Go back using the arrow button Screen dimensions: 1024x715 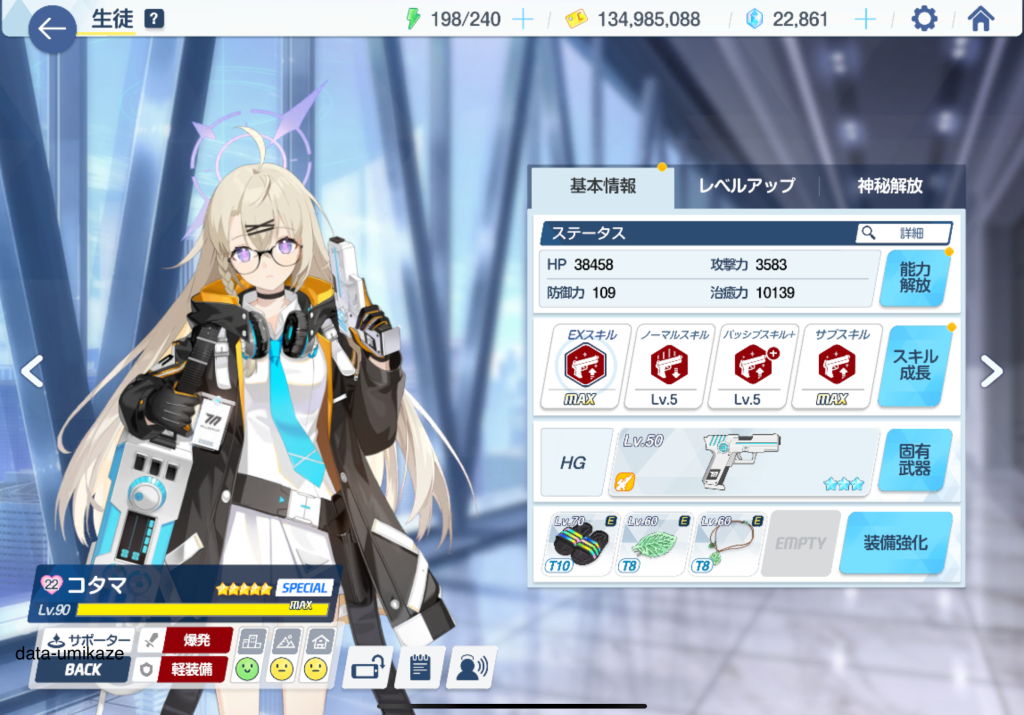[52, 29]
